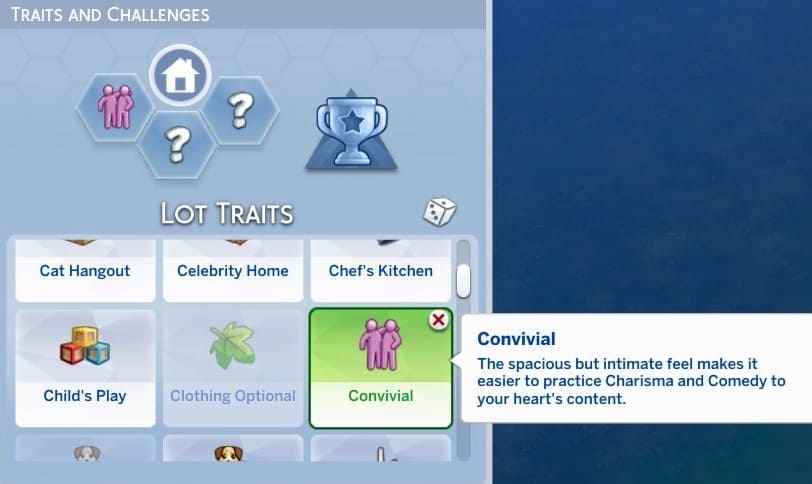Viewport: 812px width, 484px height.
Task: Select the Clothing Optional lot trait
Action: pos(232,368)
